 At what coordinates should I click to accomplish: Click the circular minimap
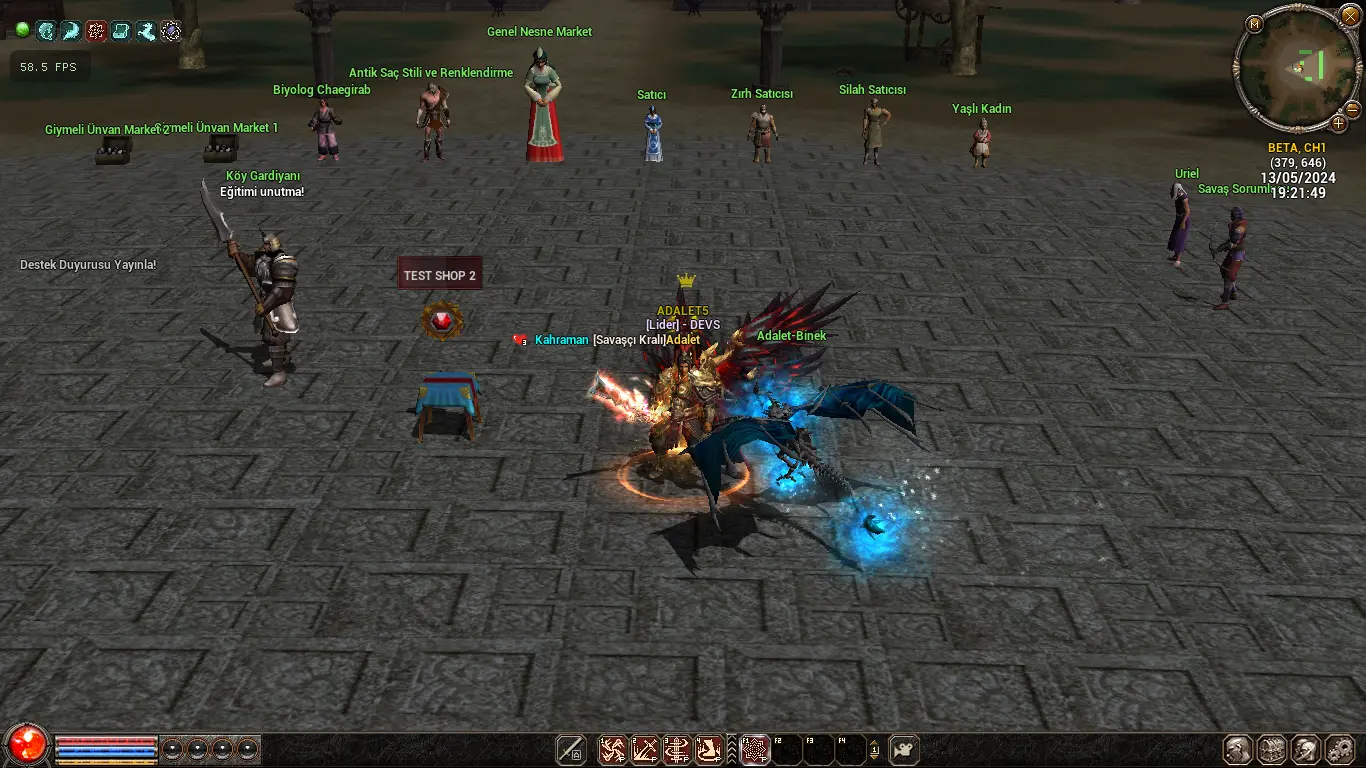[x=1297, y=68]
